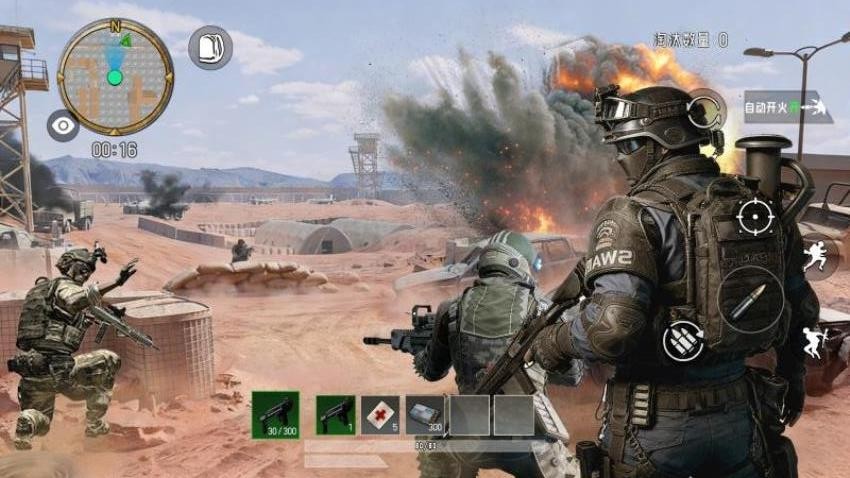850x478 pixels.
Task: Tap the circular arrows swap icon
Action: pos(706,109)
